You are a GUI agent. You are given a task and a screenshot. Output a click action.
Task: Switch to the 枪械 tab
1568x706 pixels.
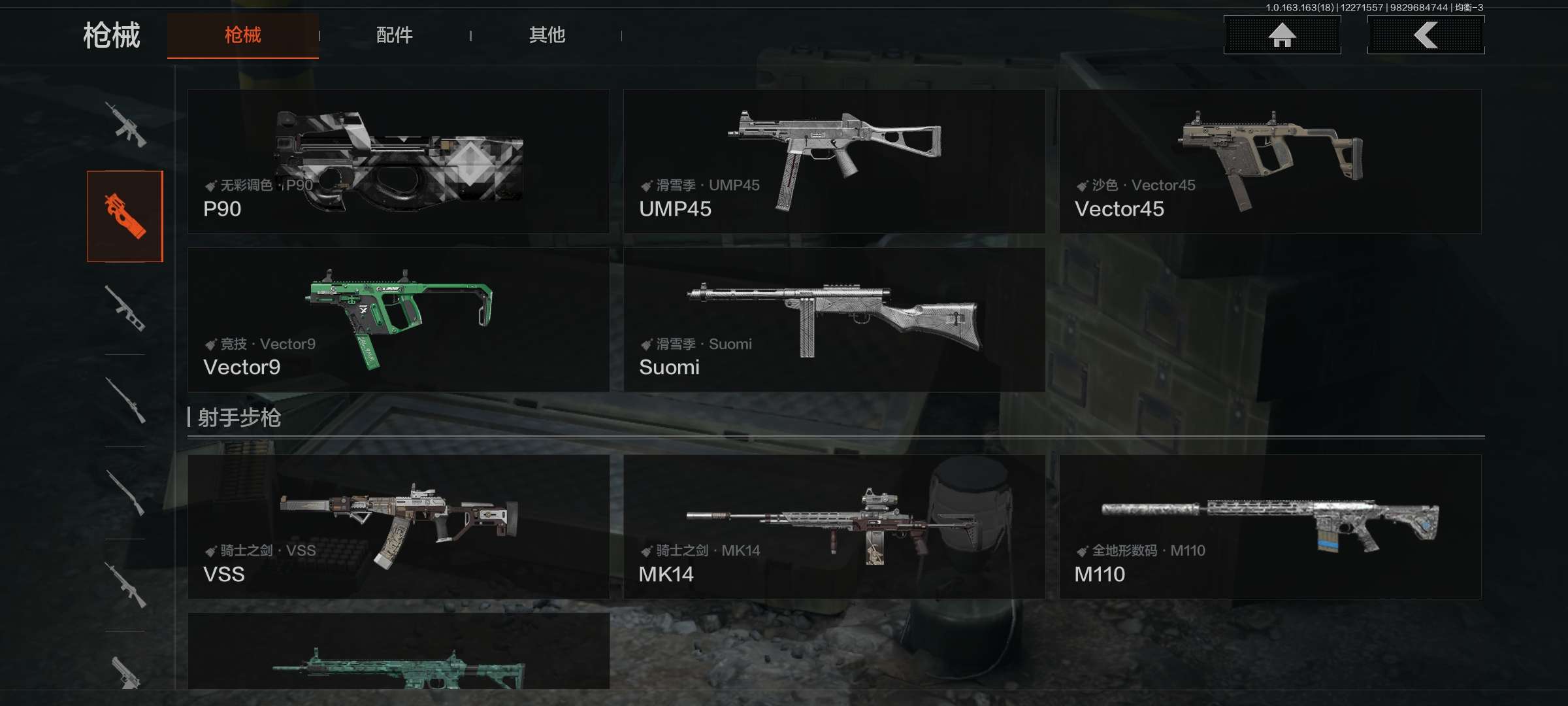pos(242,35)
